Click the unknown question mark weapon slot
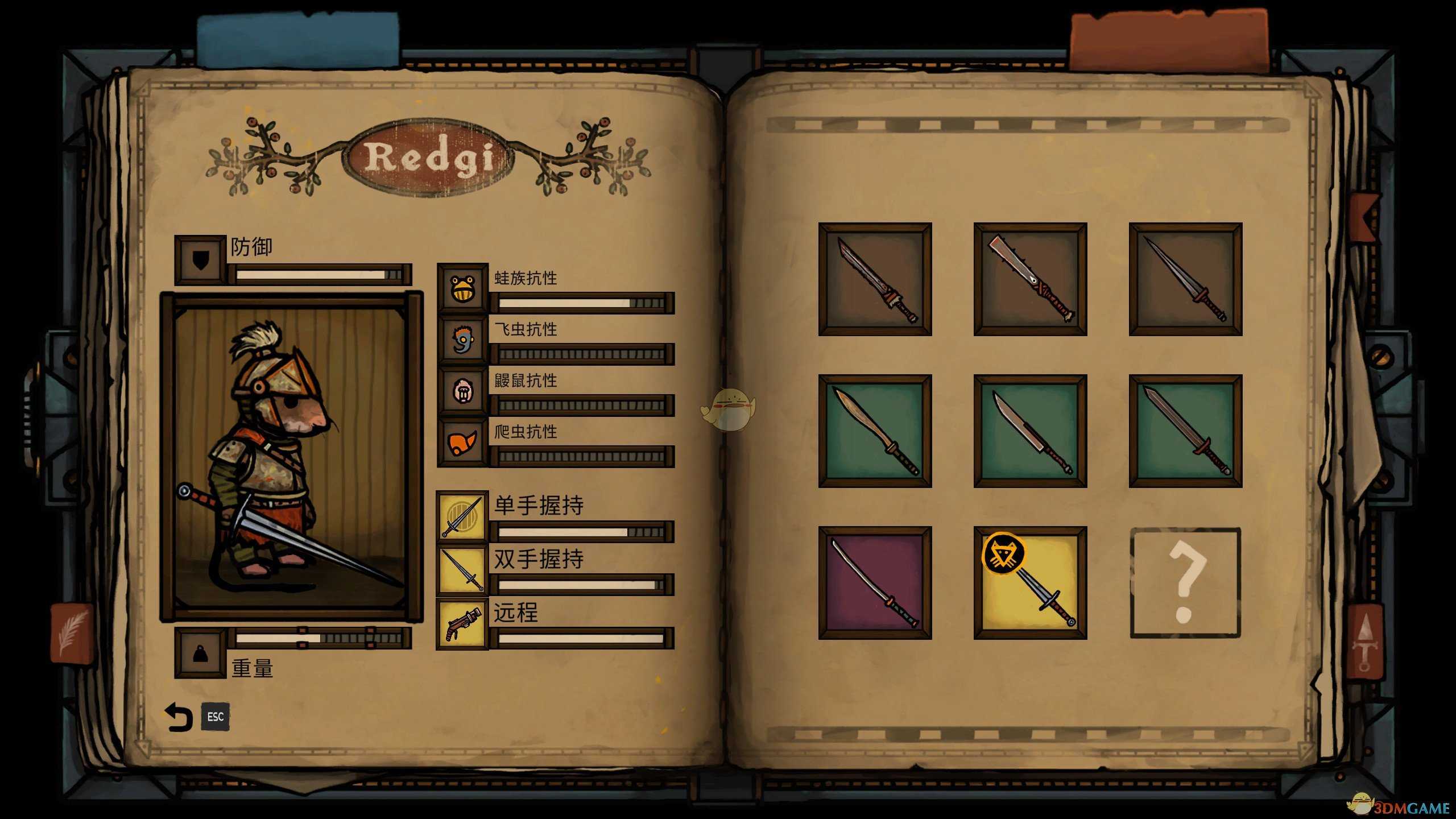This screenshot has width=1456, height=819. (x=1185, y=583)
